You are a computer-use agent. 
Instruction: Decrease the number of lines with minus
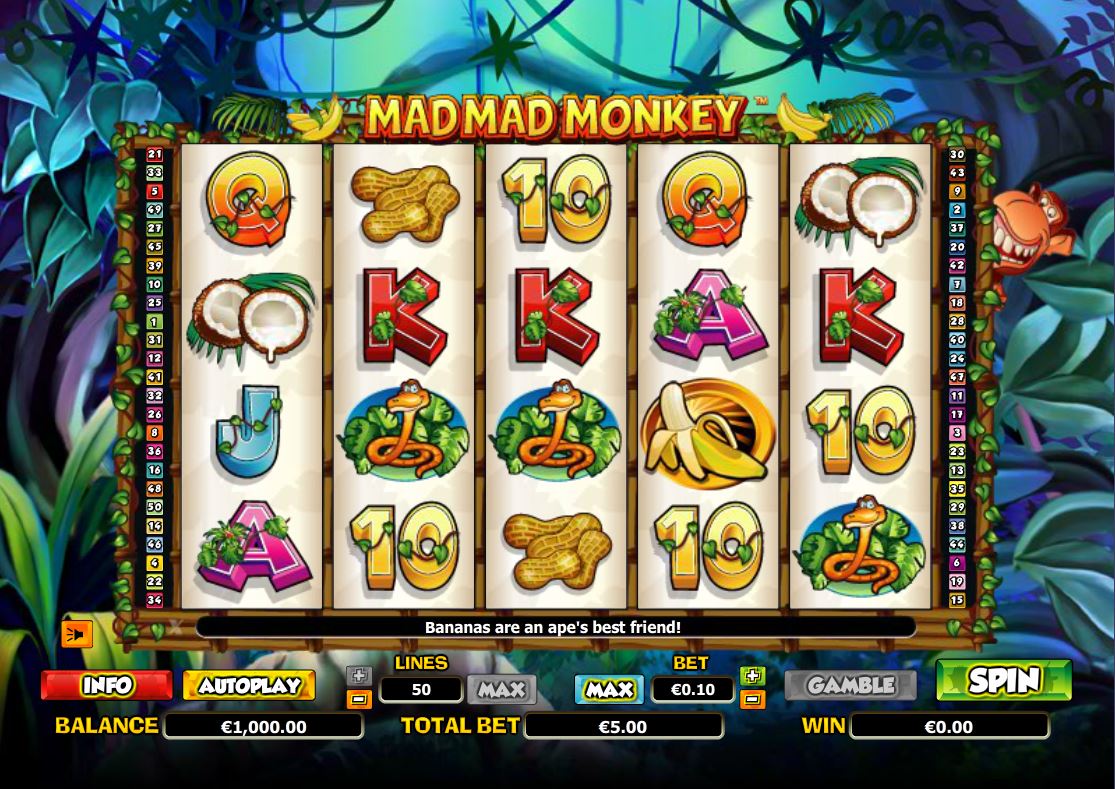pyautogui.click(x=359, y=699)
